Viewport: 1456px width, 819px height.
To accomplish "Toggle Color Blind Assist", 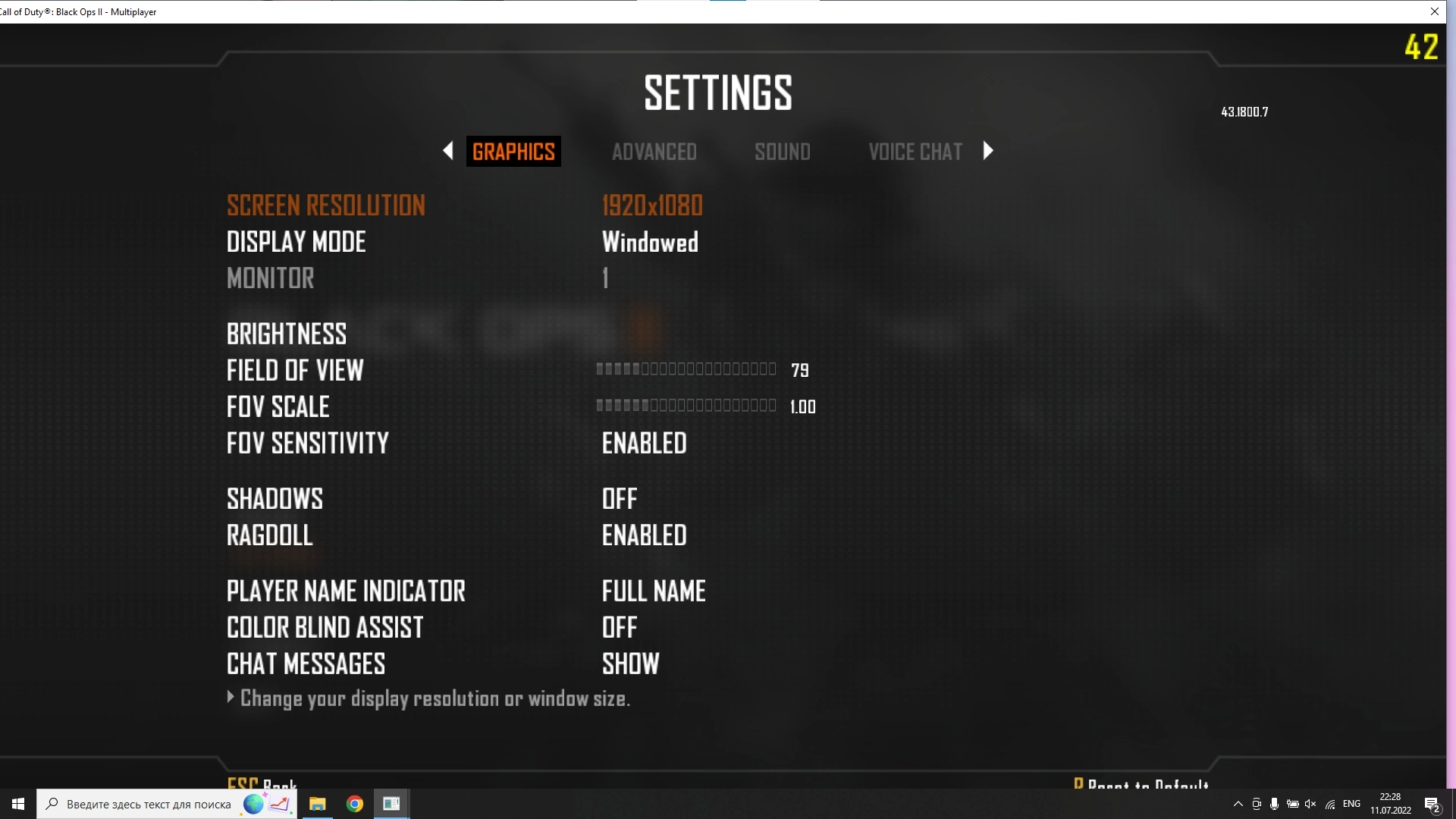I will point(619,628).
